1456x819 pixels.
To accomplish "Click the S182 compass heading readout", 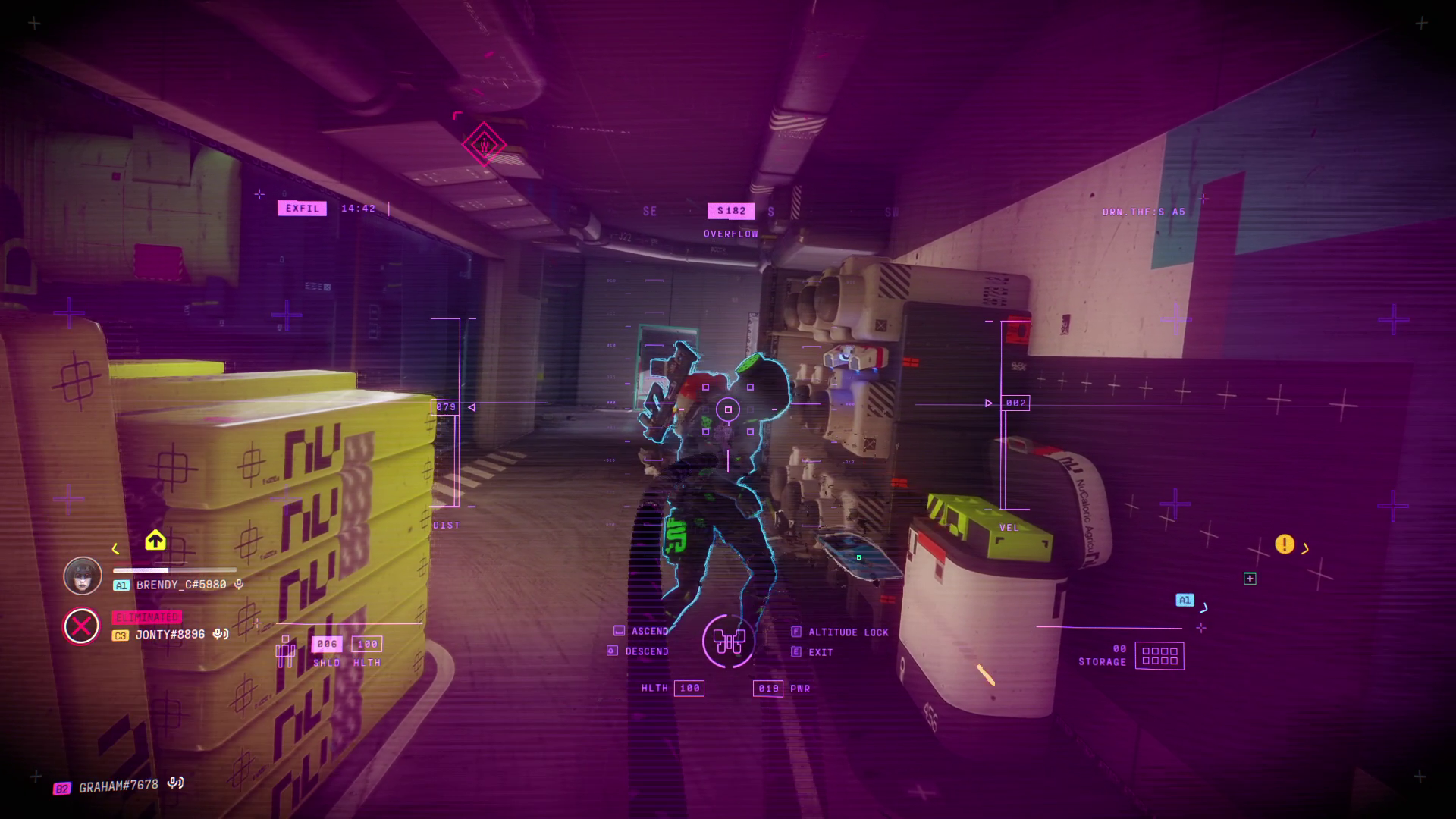I will pyautogui.click(x=730, y=211).
